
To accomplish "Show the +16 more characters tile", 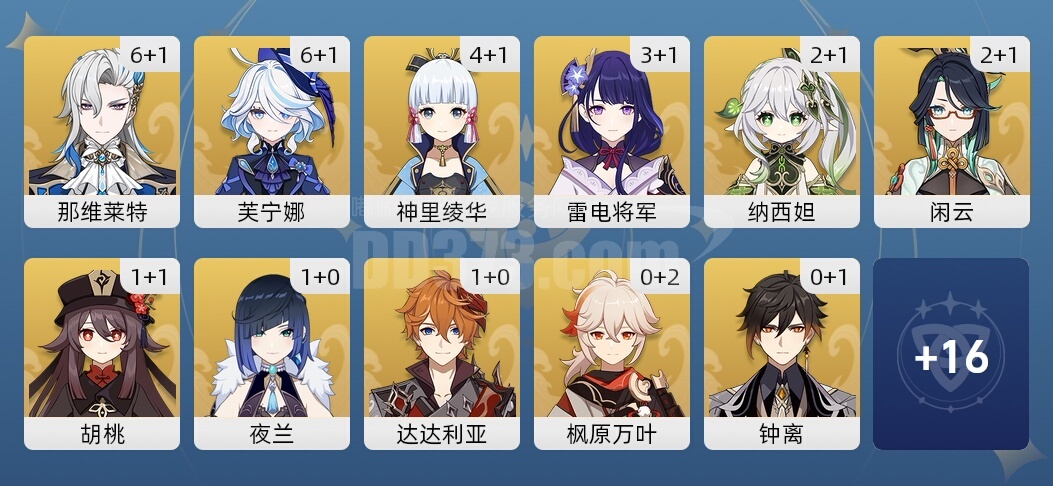I will click(x=951, y=354).
